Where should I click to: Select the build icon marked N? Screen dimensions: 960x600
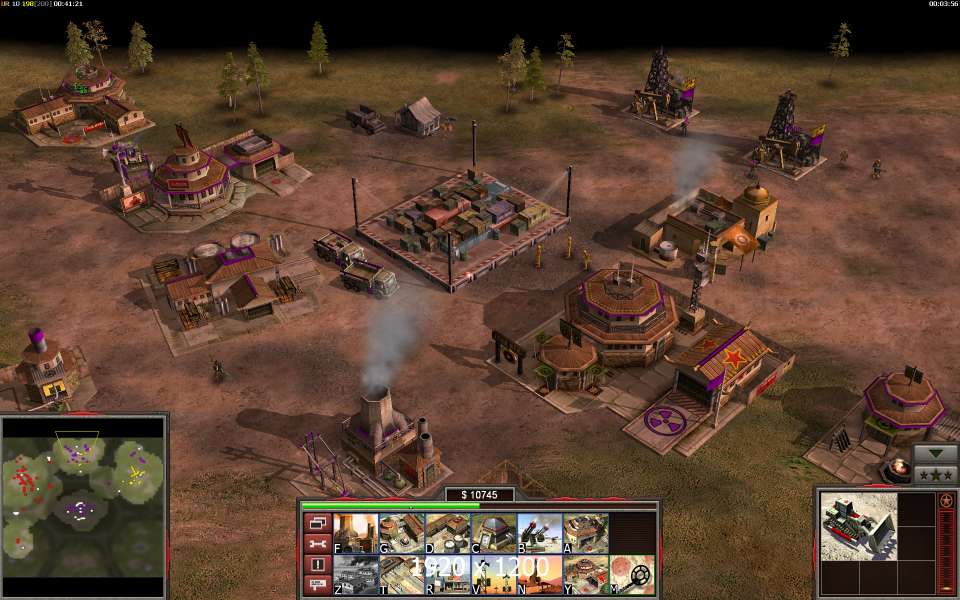538,575
